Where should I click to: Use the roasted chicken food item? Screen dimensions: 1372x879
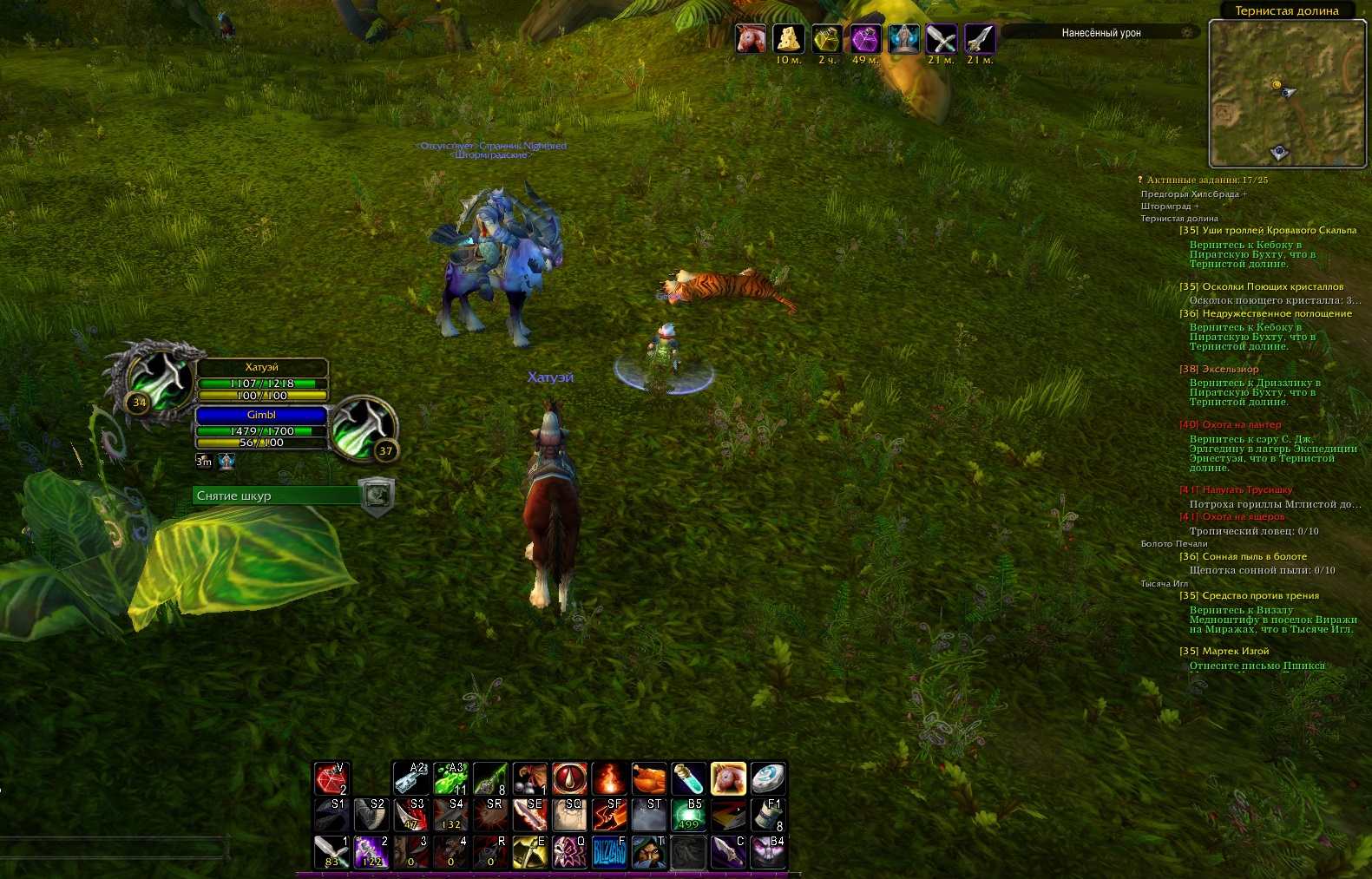click(x=648, y=779)
